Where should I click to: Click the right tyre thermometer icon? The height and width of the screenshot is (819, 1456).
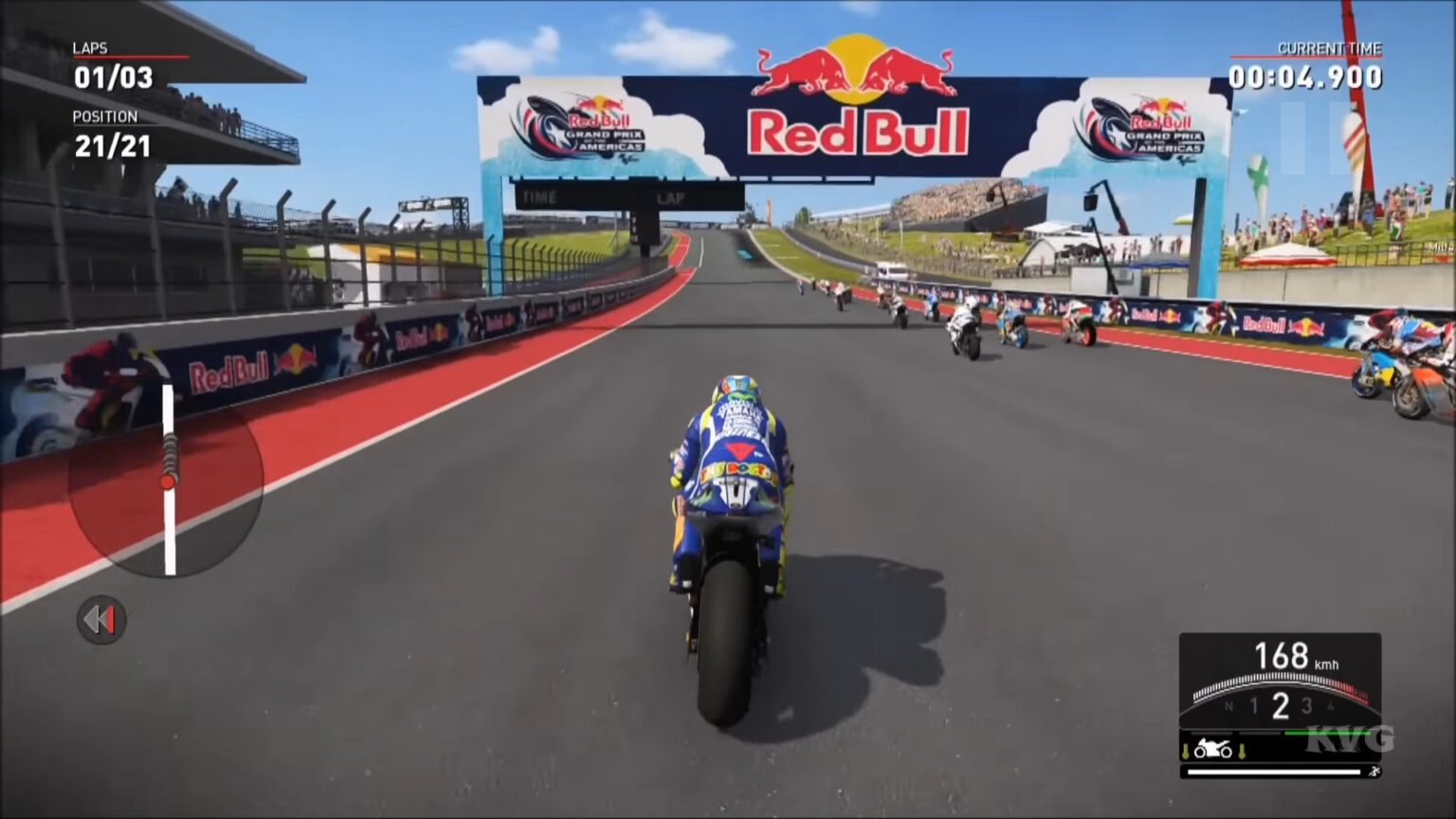click(x=1242, y=751)
